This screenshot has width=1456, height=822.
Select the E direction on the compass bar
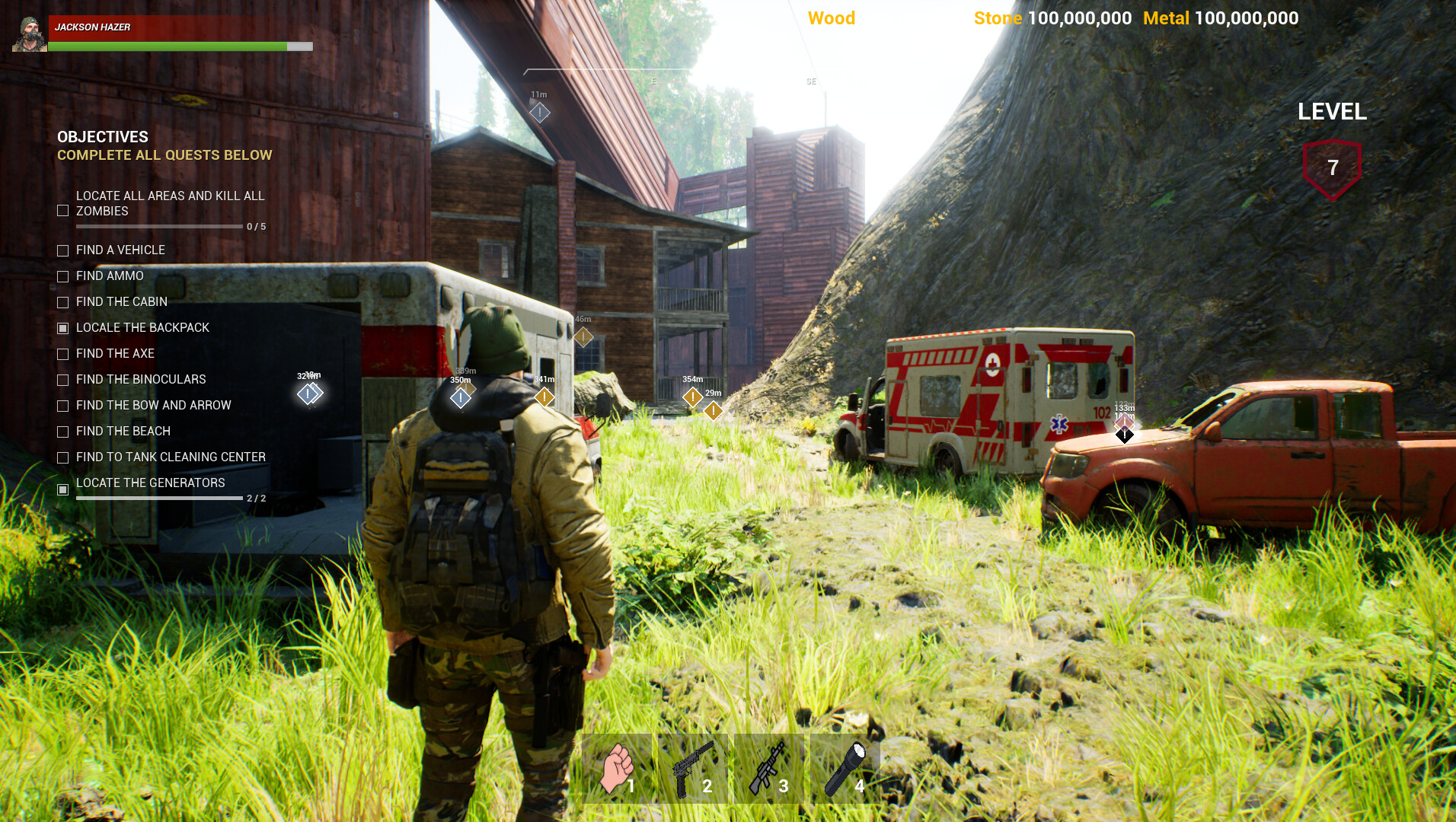(652, 81)
